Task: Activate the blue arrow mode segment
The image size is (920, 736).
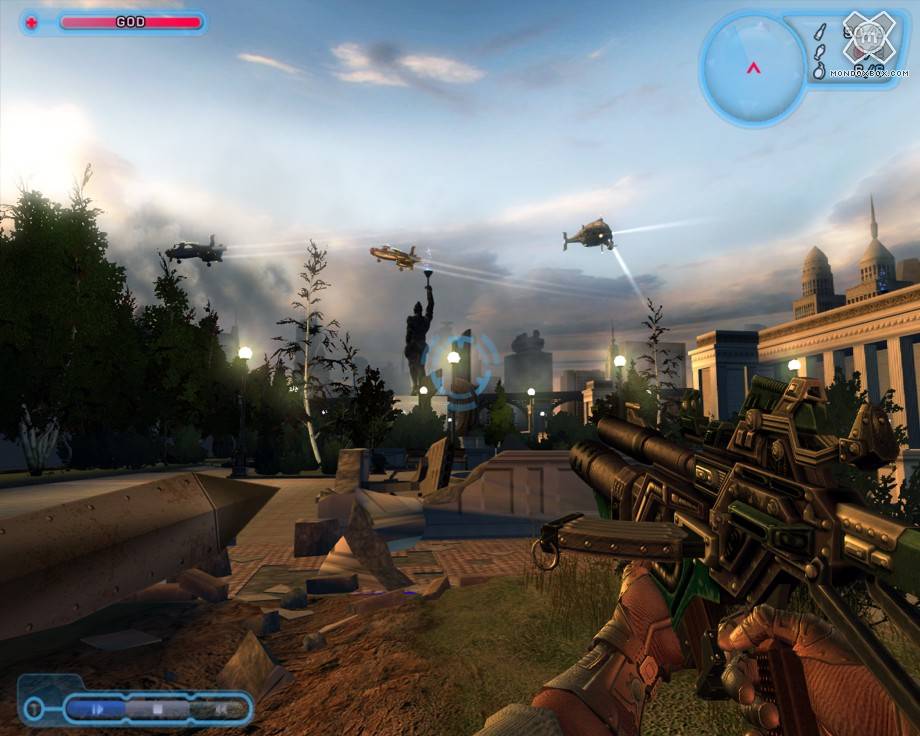Action: click(x=97, y=709)
